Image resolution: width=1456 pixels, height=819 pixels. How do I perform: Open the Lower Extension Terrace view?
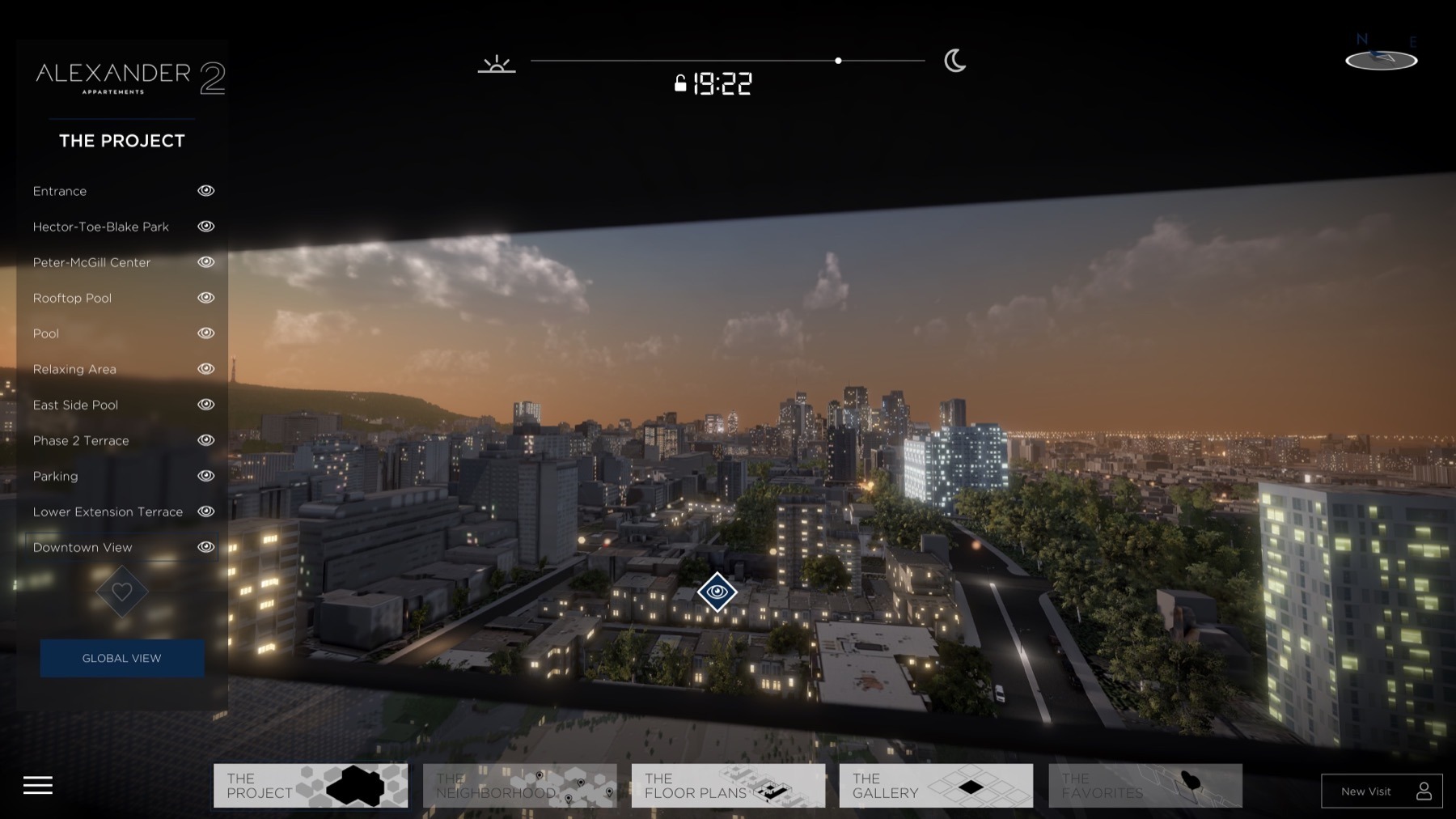(108, 511)
